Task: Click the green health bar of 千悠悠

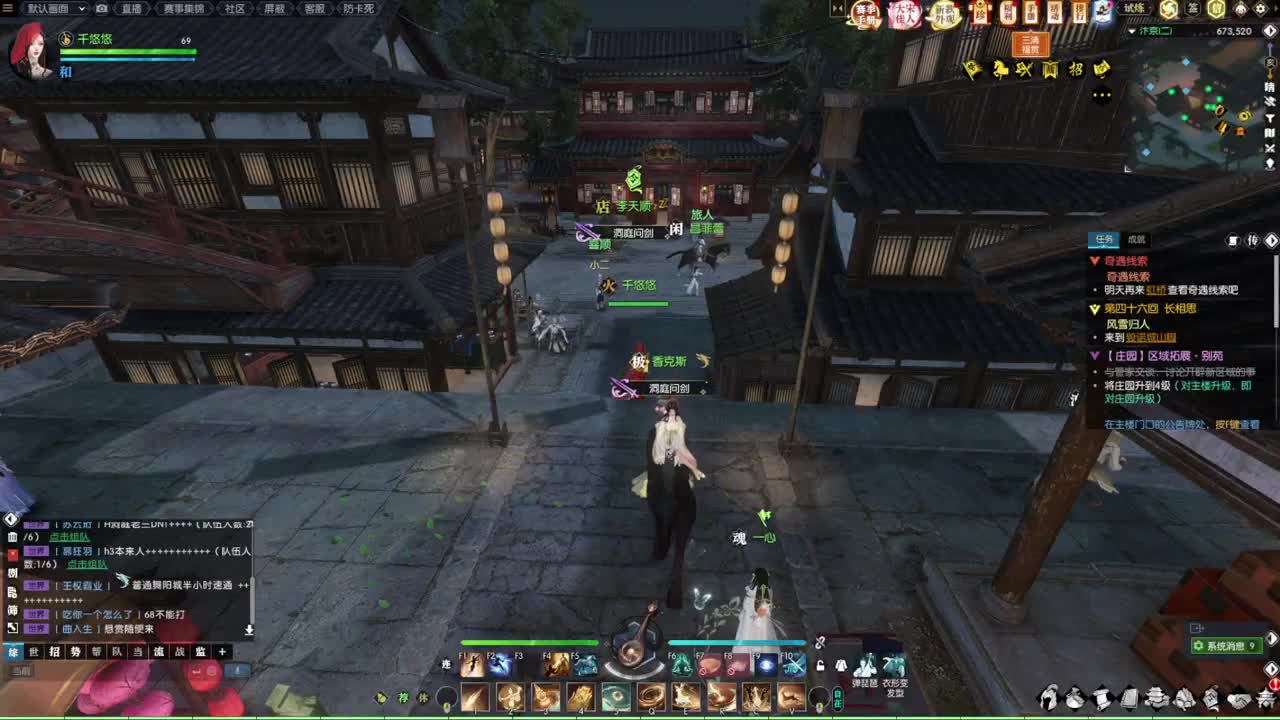Action: pos(128,51)
